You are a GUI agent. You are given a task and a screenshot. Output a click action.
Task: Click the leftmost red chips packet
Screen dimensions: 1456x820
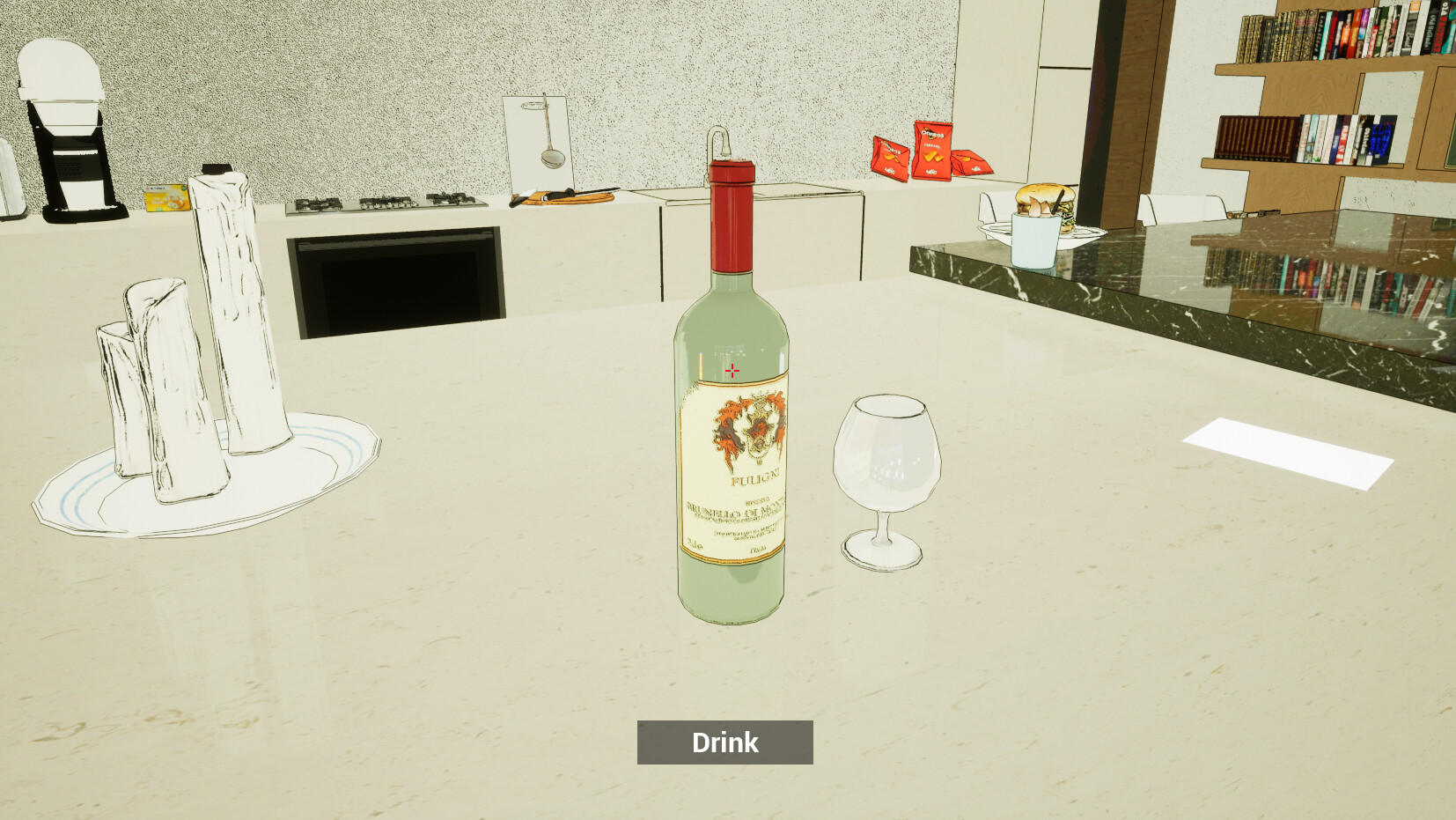[x=889, y=159]
